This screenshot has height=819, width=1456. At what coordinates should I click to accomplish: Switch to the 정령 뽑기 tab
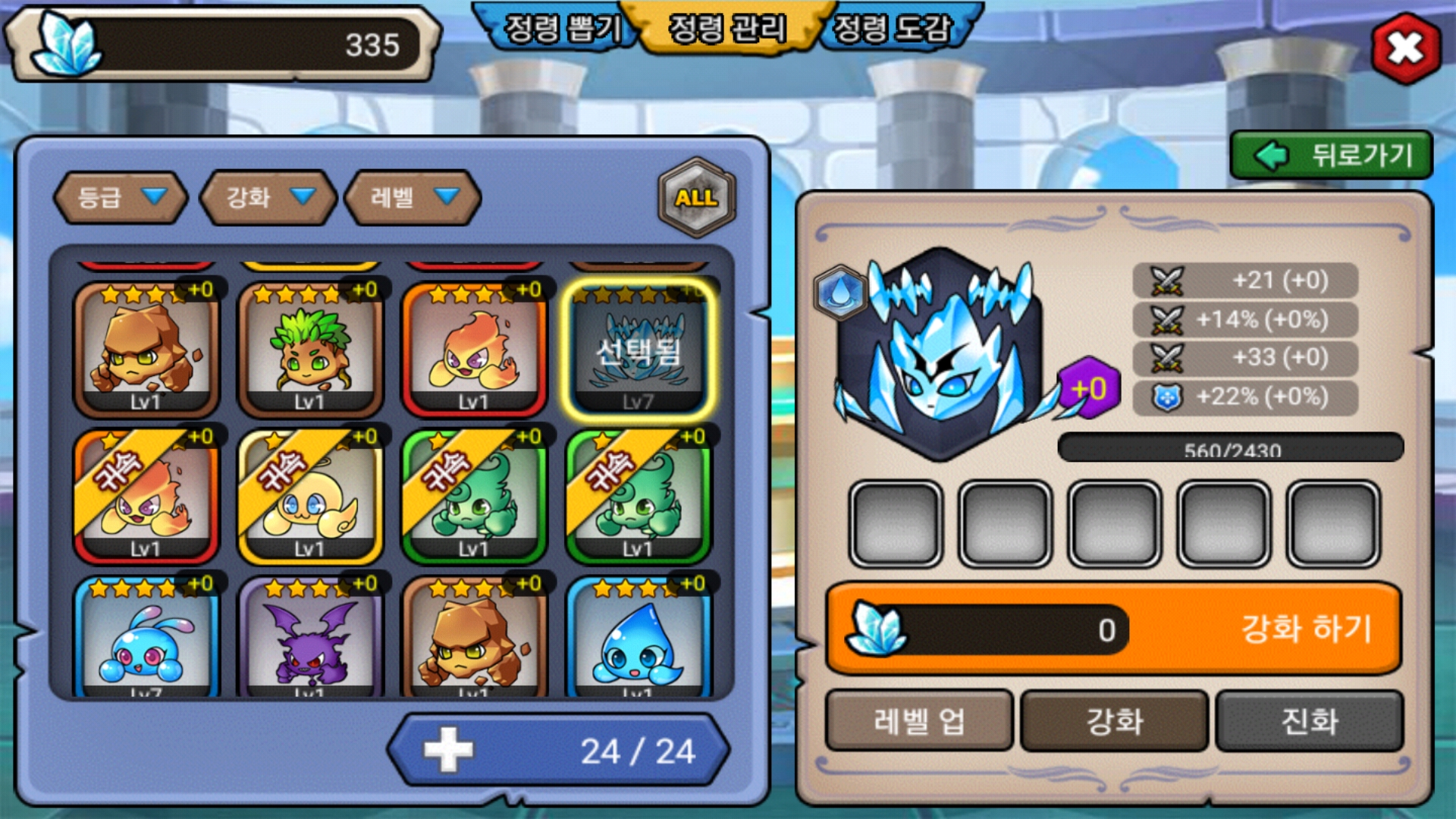pos(562,29)
